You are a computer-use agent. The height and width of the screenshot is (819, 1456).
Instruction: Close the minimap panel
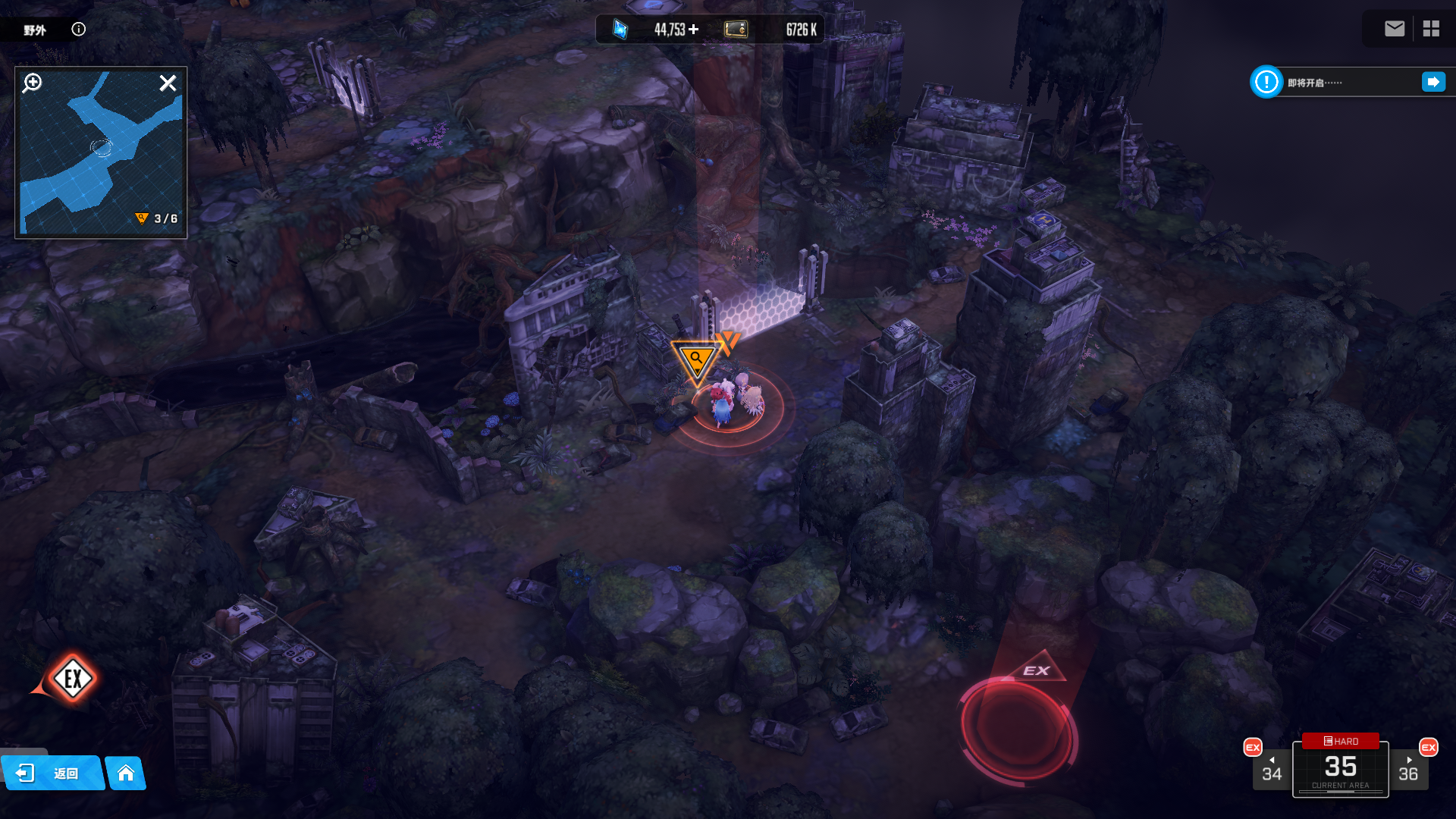168,83
